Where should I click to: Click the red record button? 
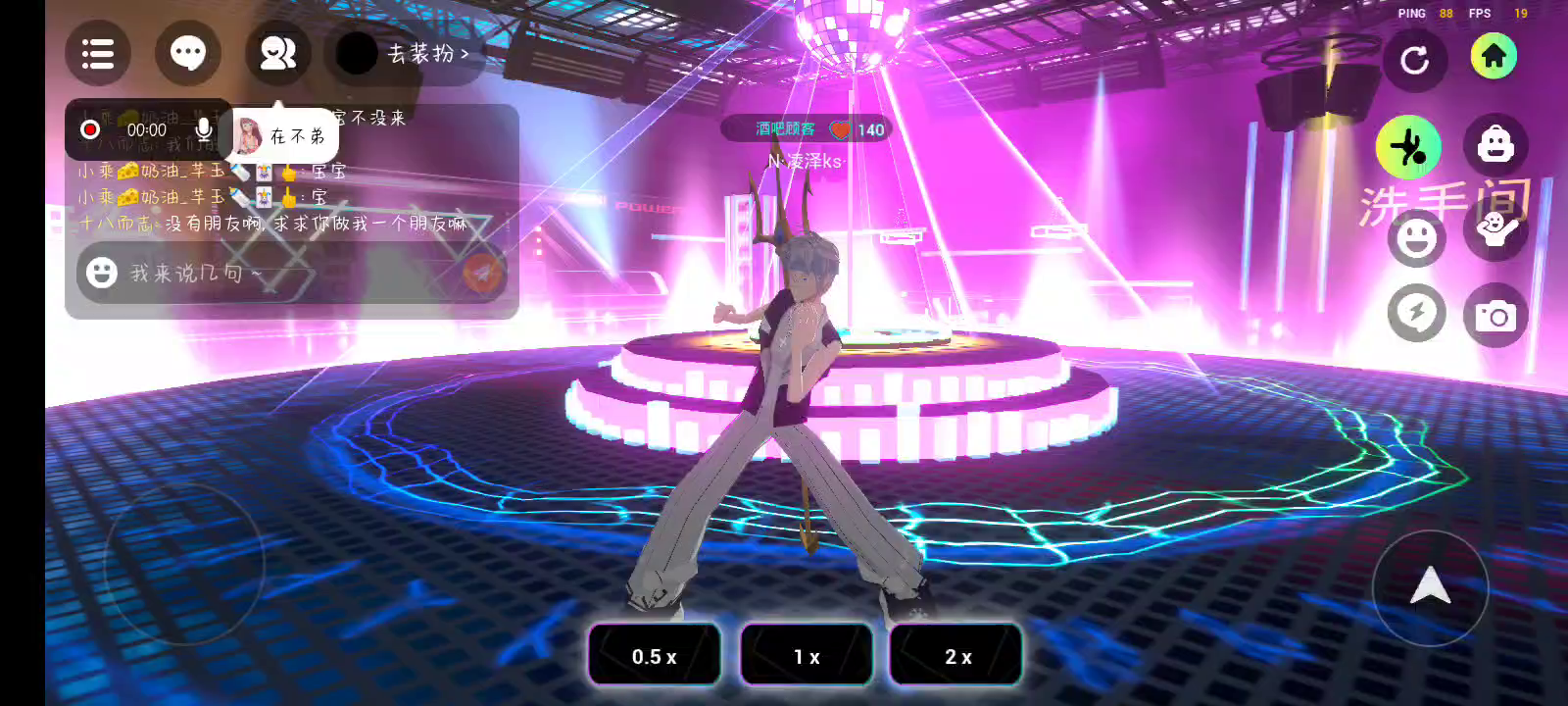click(90, 129)
